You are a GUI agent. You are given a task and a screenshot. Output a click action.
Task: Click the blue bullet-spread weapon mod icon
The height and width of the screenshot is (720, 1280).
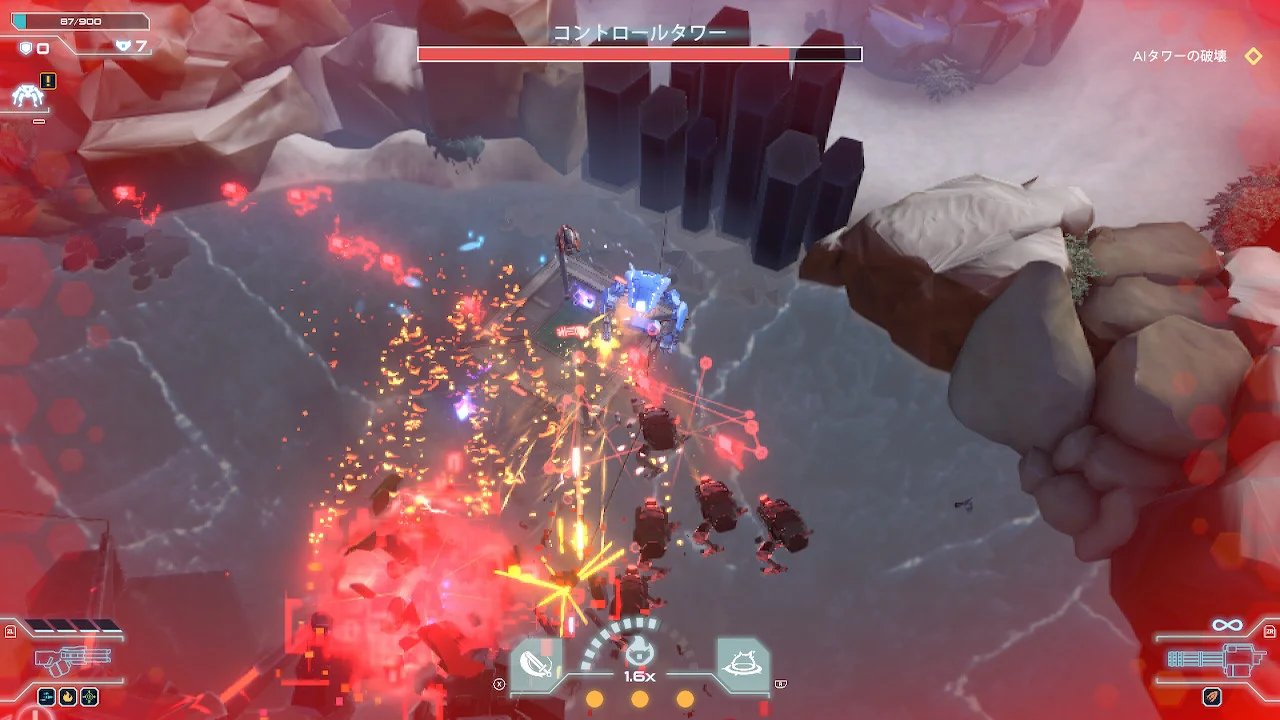point(47,696)
